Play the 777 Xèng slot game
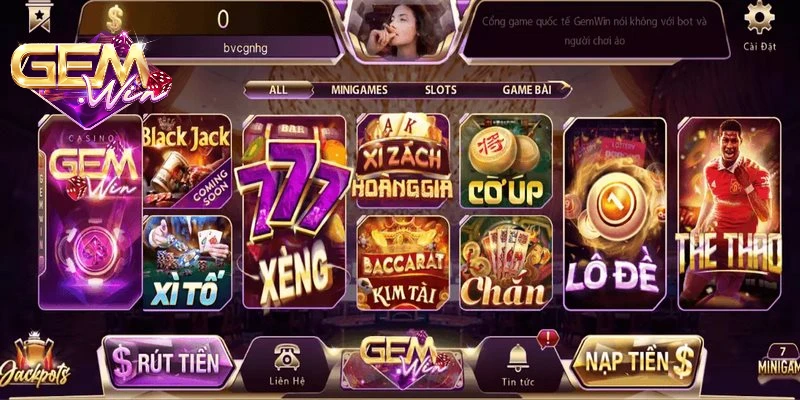 pos(293,212)
